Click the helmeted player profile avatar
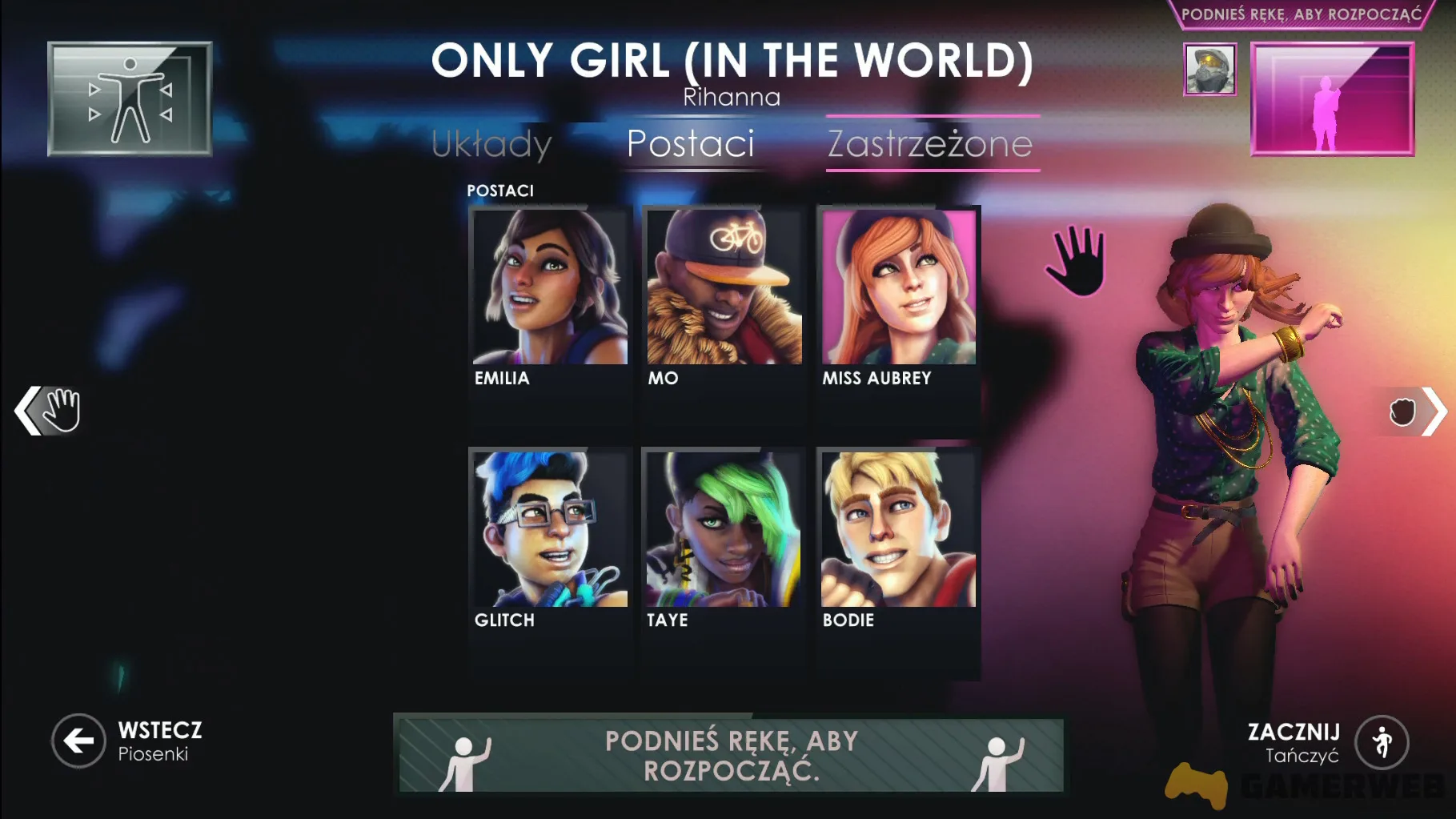This screenshot has height=819, width=1456. pos(1209,70)
